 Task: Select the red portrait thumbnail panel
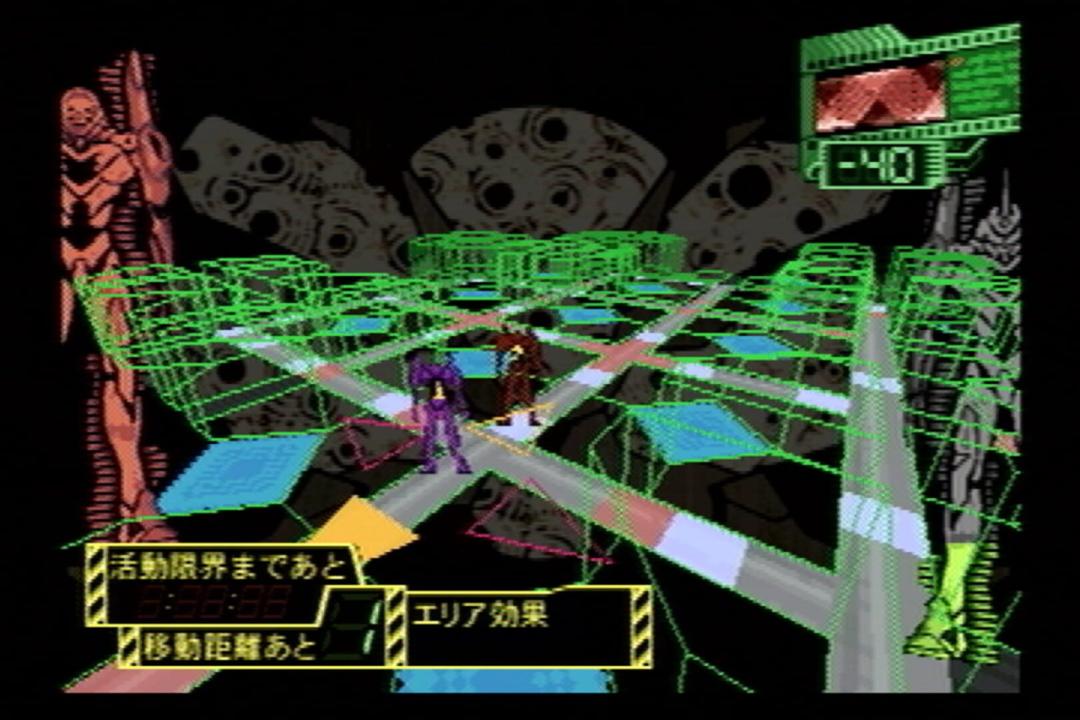click(x=880, y=96)
